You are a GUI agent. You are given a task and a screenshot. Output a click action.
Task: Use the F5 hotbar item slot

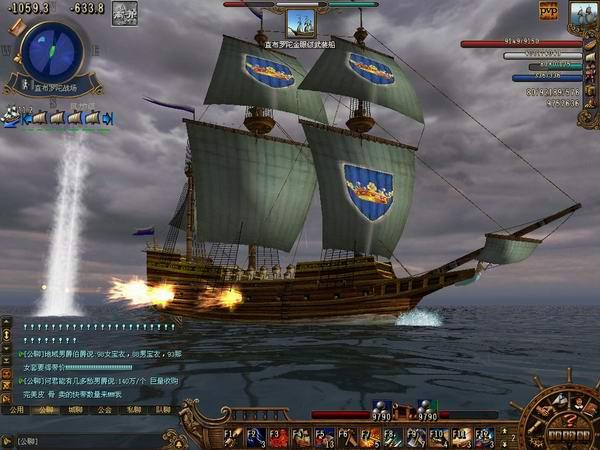click(x=323, y=436)
